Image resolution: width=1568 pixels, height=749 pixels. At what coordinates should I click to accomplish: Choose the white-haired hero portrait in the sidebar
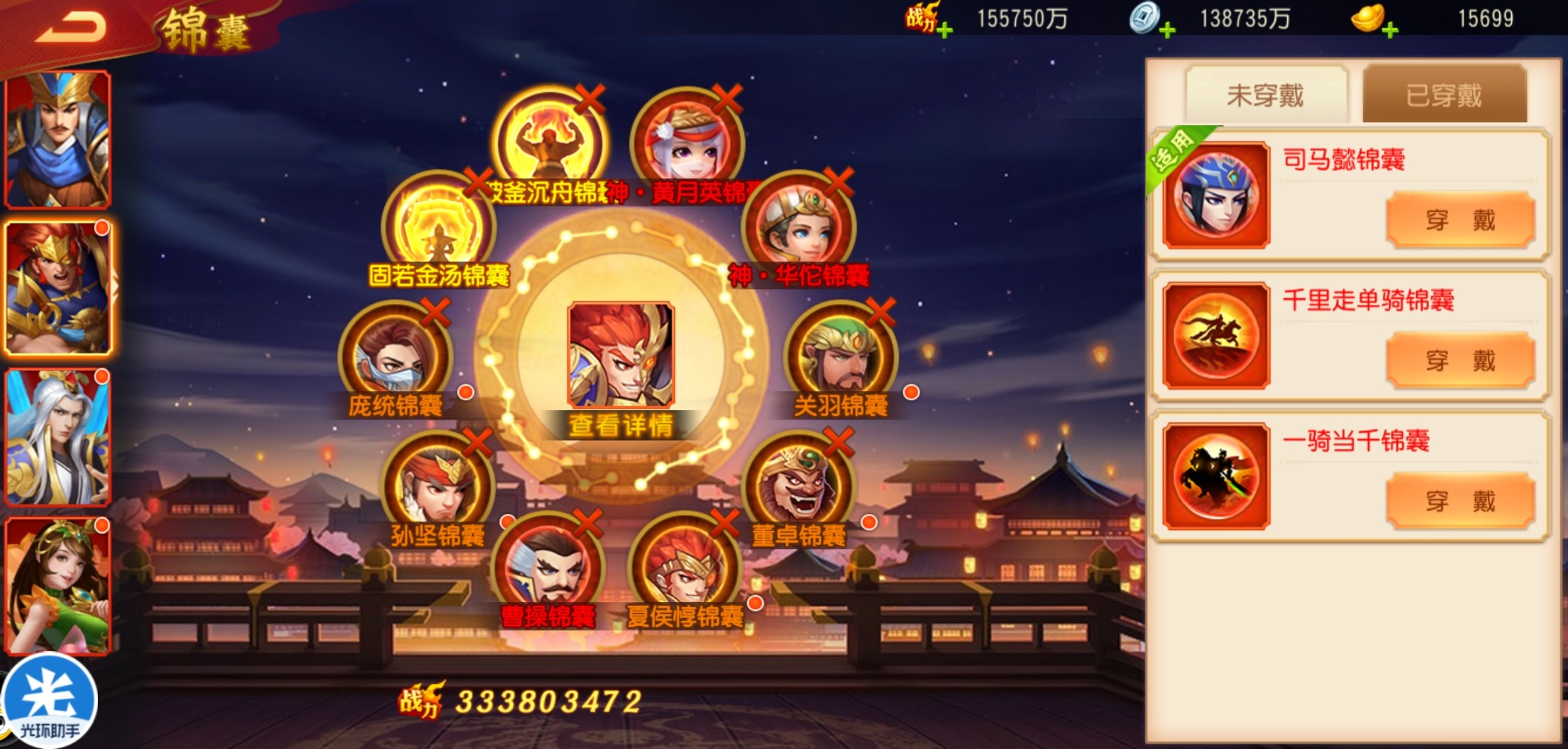(58, 437)
